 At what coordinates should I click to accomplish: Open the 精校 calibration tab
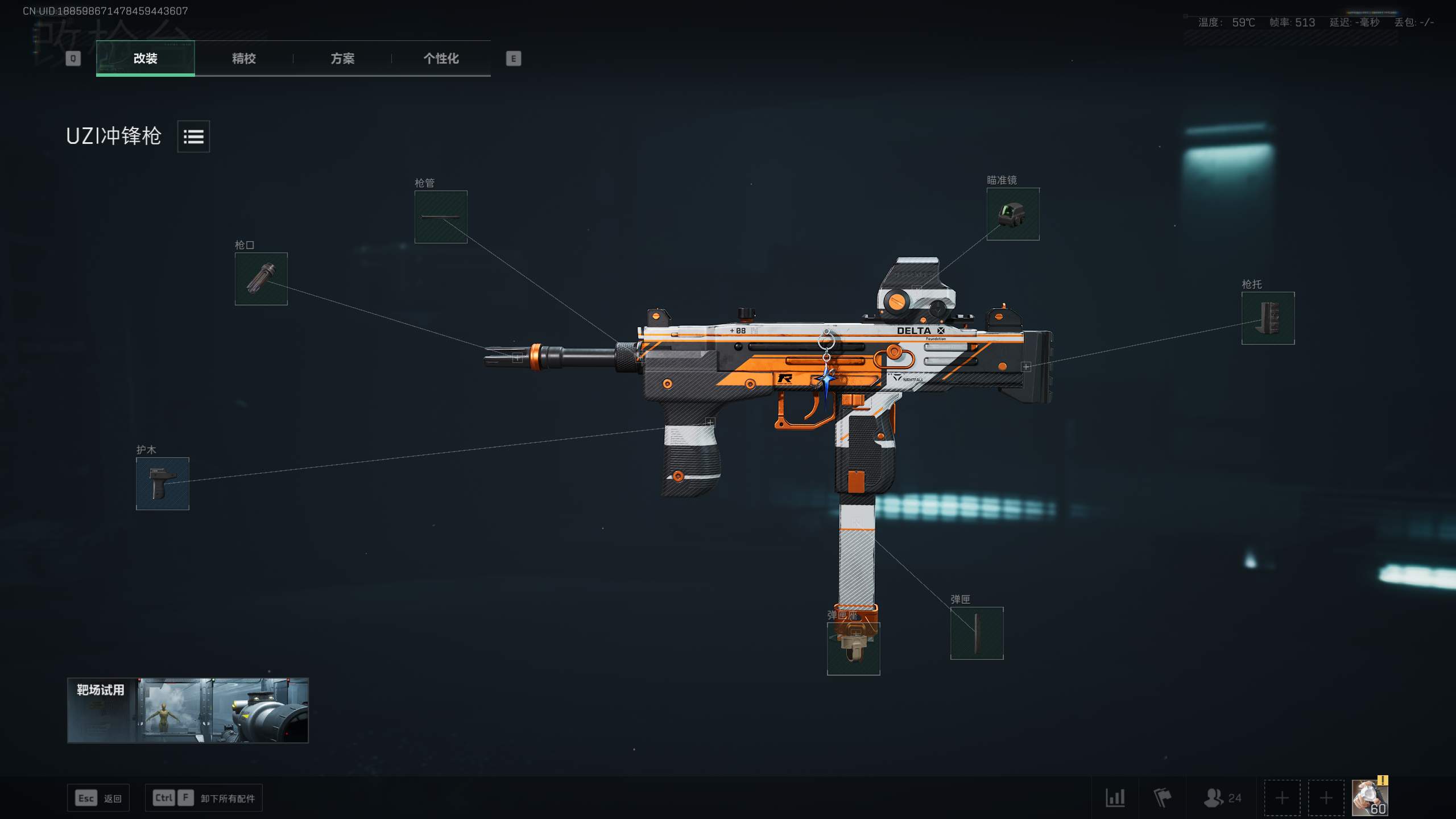pos(243,58)
